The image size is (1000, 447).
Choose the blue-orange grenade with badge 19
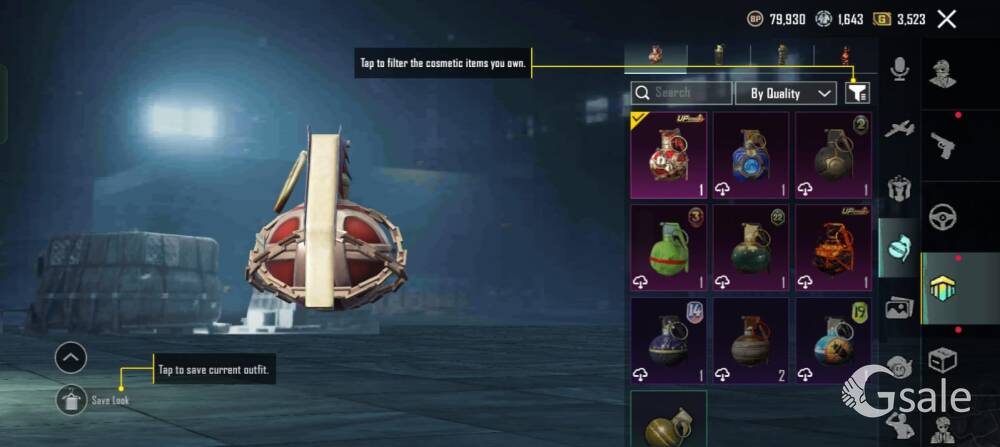click(832, 341)
